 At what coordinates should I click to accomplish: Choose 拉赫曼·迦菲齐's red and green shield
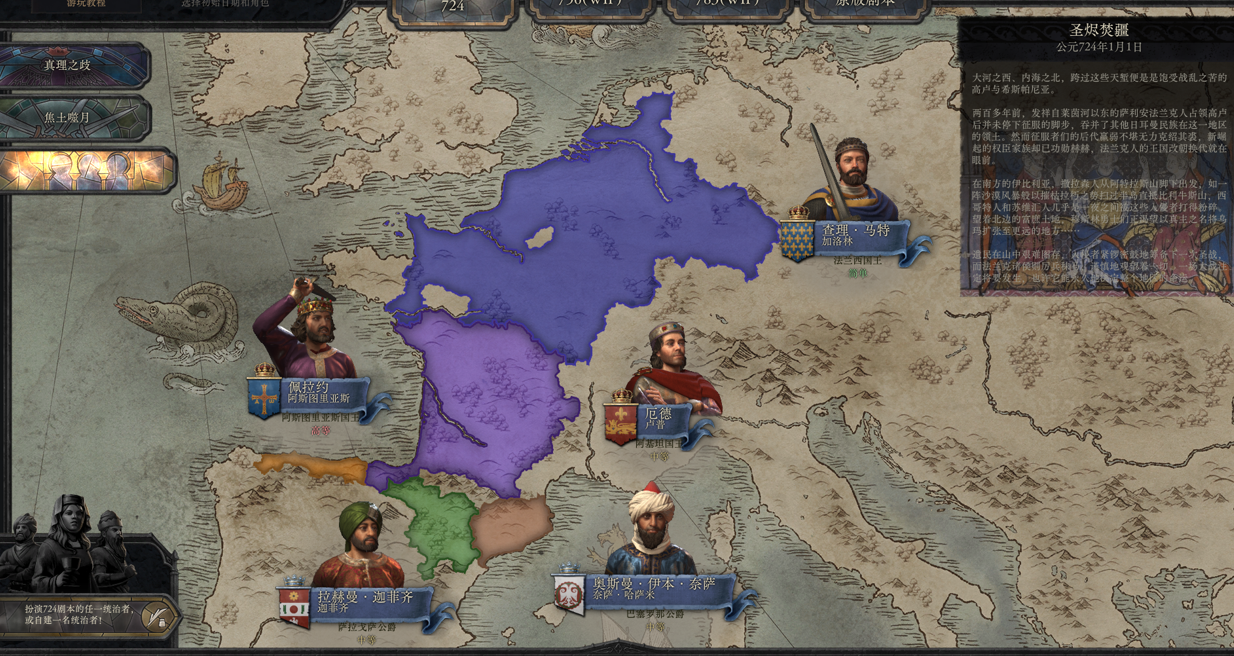click(294, 606)
